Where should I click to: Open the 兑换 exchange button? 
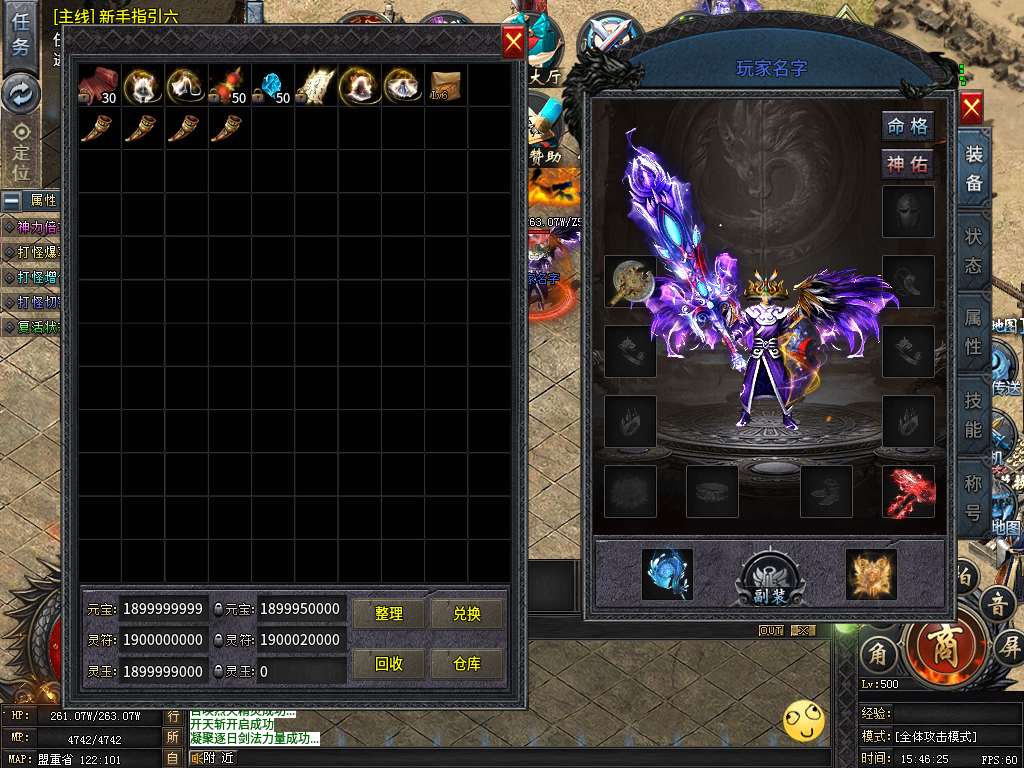pos(467,614)
